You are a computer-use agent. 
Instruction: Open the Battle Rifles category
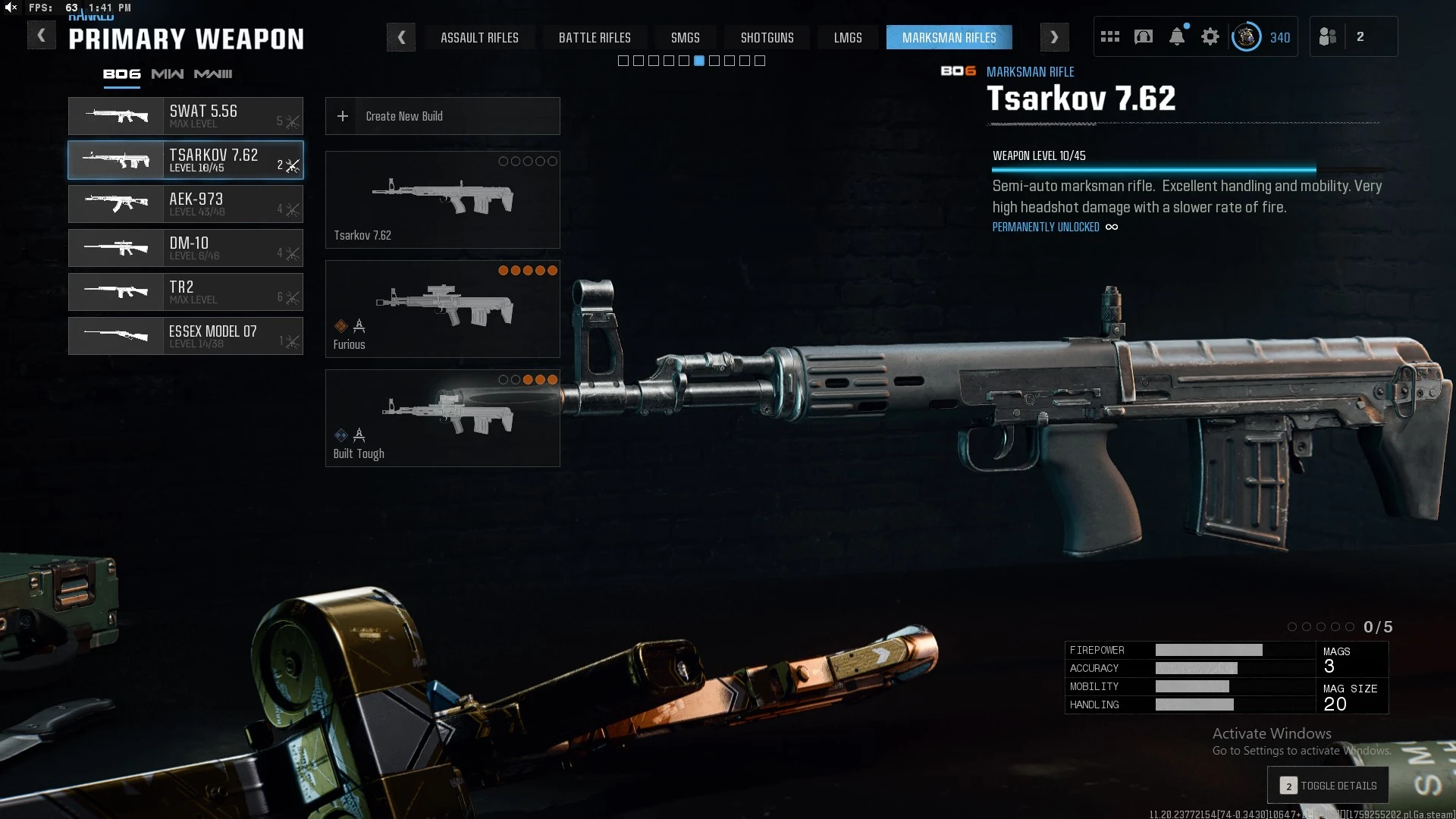point(595,37)
